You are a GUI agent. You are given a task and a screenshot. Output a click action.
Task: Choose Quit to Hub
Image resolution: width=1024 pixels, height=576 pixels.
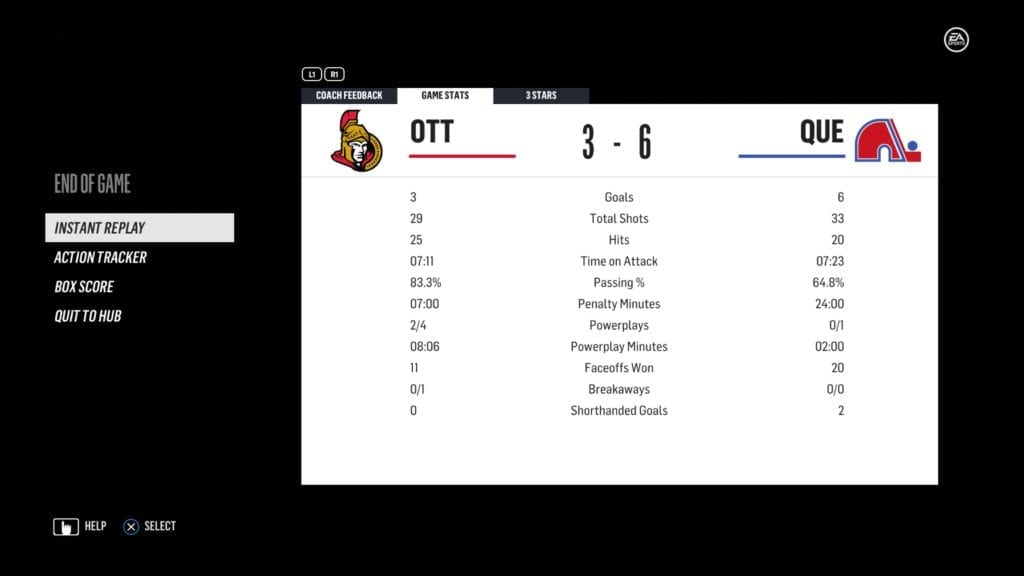pyautogui.click(x=88, y=316)
